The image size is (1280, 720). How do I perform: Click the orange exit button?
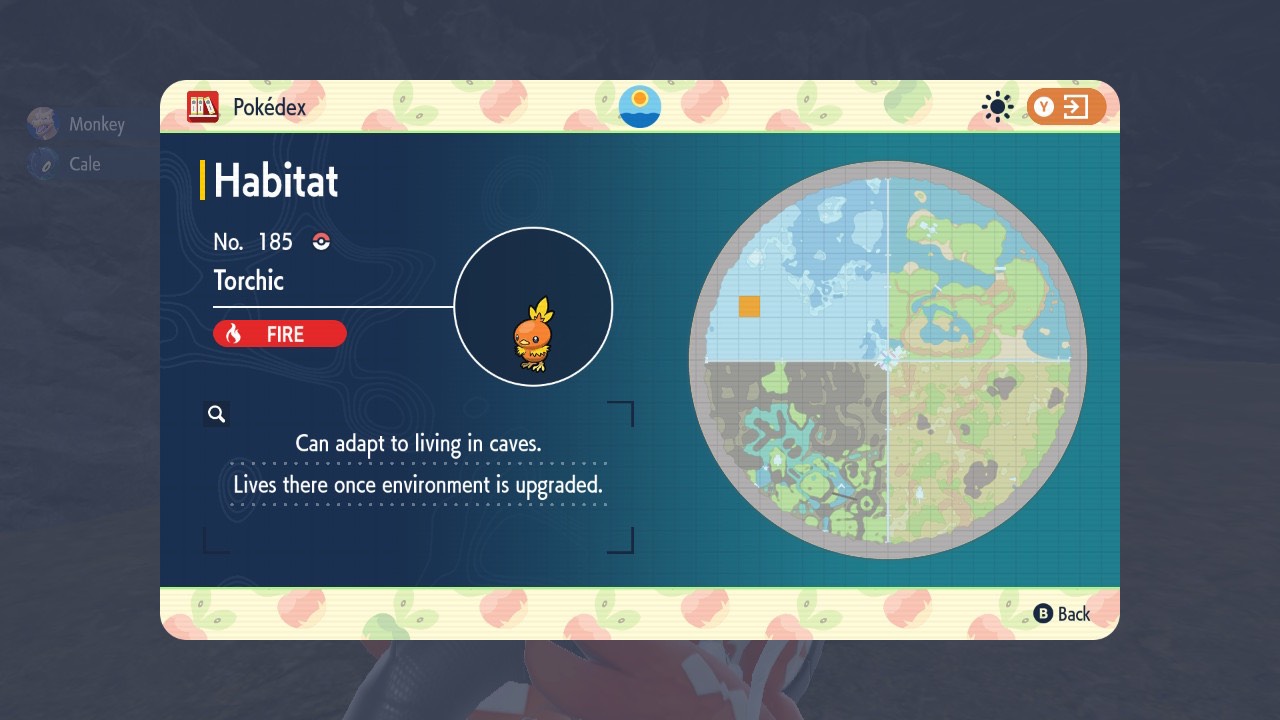[x=1066, y=107]
